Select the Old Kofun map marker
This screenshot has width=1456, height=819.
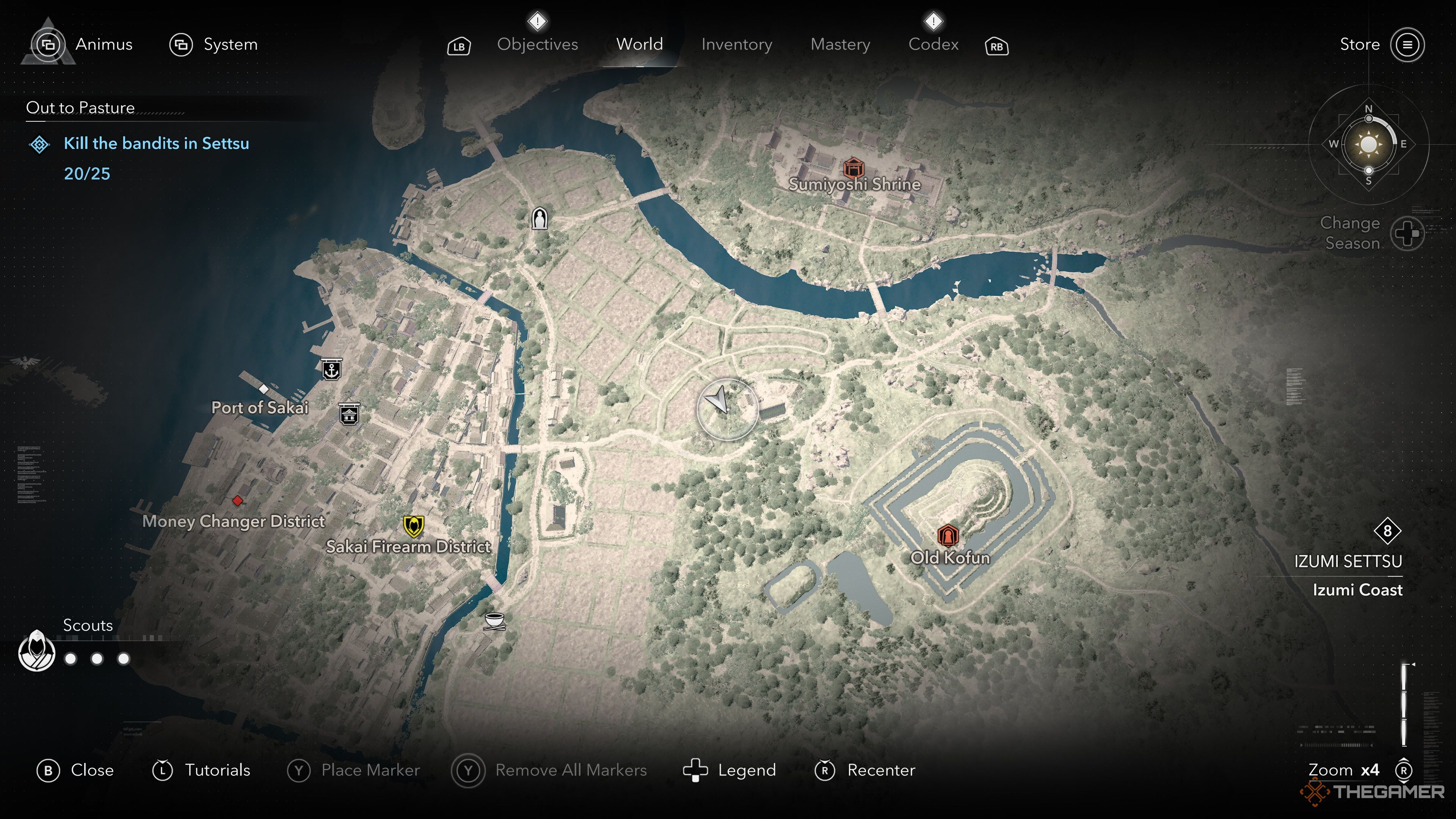pyautogui.click(x=947, y=535)
